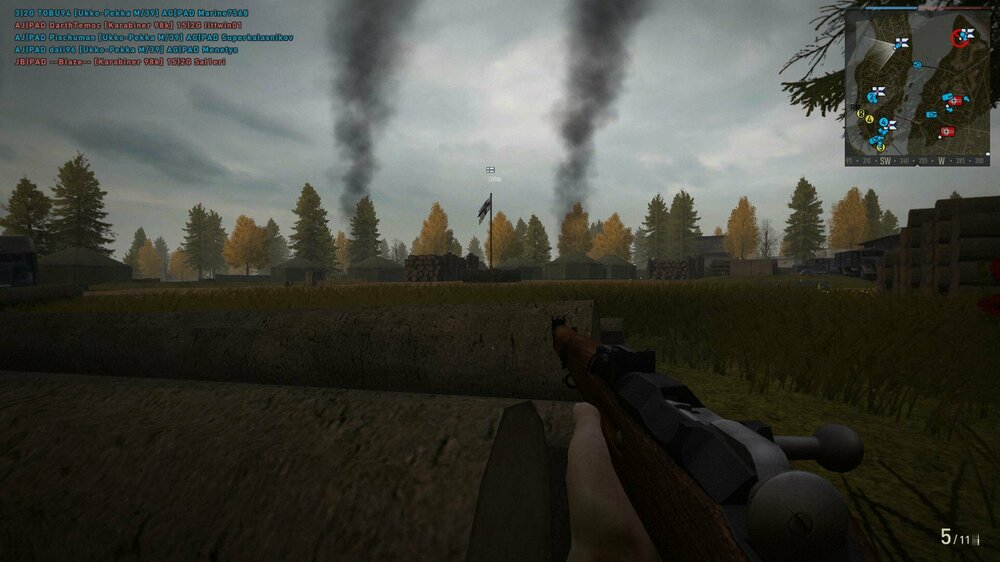Click the yellow number 3 minimap marker
The height and width of the screenshot is (562, 1000).
click(x=861, y=114)
